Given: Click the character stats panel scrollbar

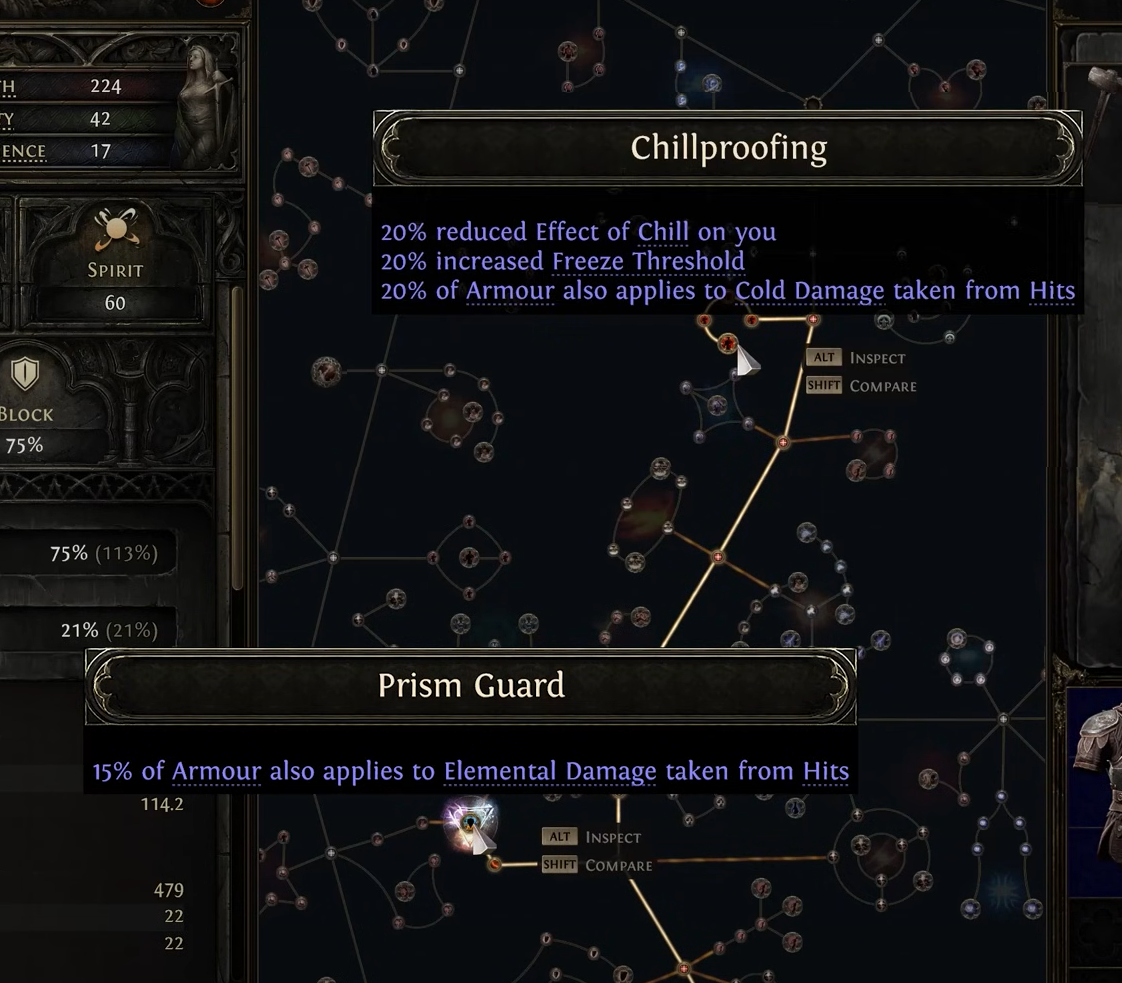Looking at the screenshot, I should point(238,440).
